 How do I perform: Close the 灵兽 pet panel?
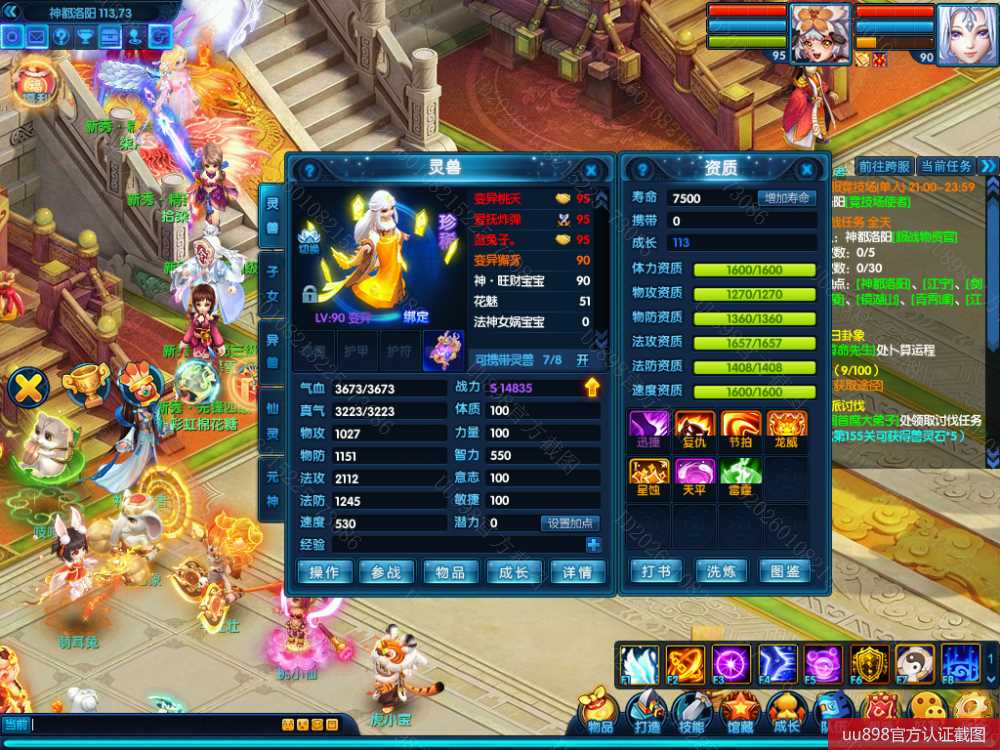coord(591,170)
